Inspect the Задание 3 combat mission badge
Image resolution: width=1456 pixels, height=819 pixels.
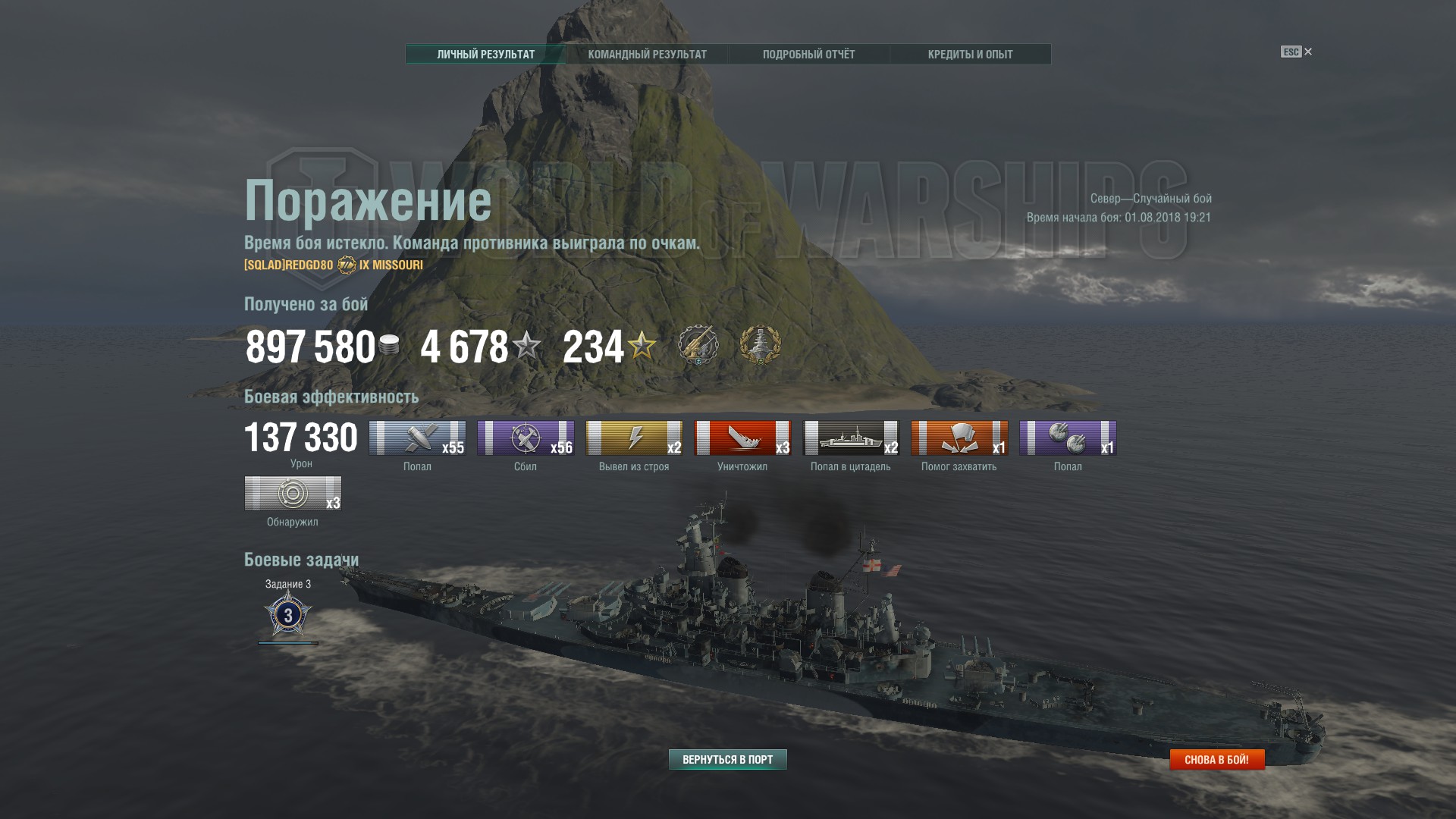coord(288,614)
